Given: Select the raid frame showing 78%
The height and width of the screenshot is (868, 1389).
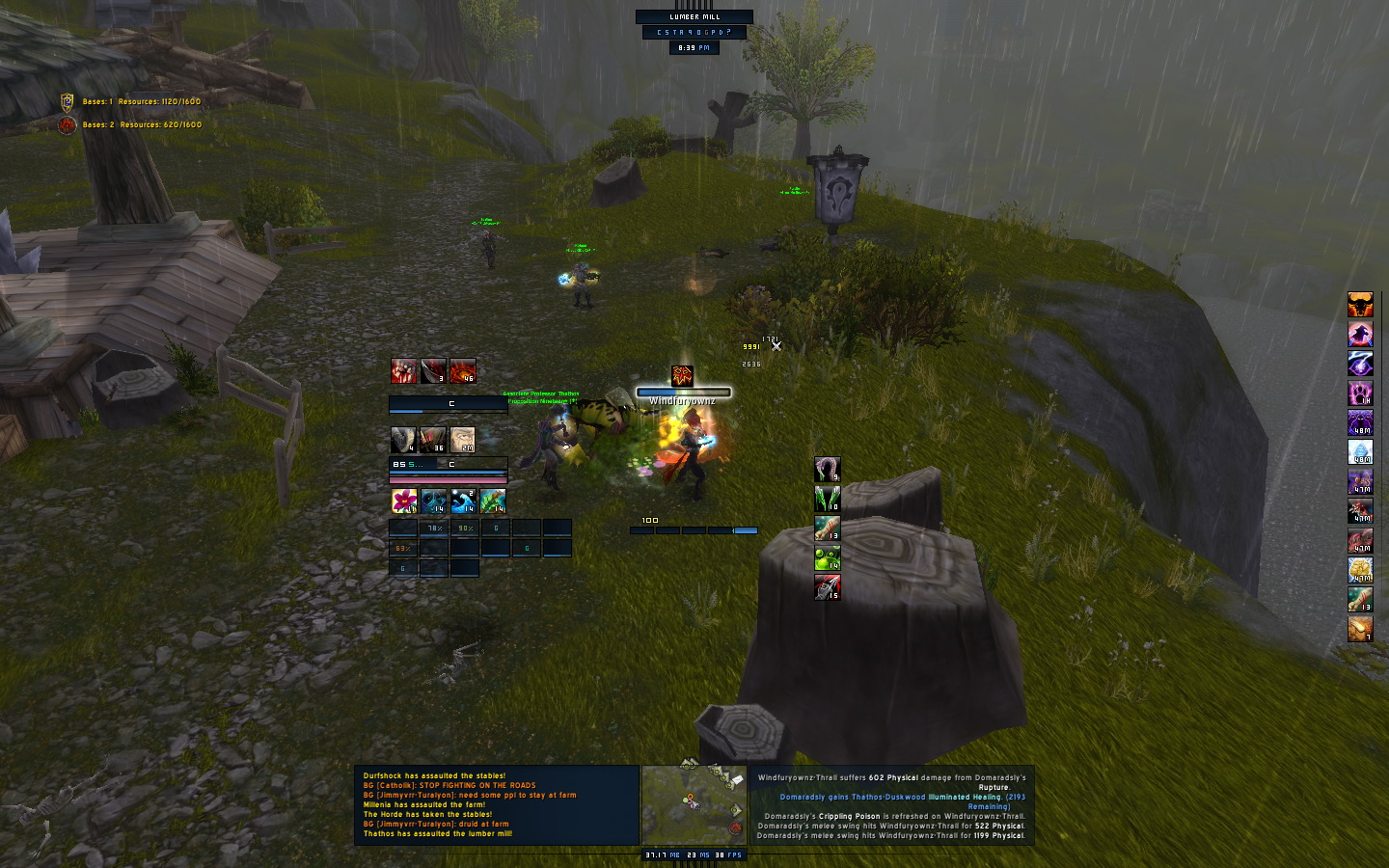Looking at the screenshot, I should (x=434, y=528).
